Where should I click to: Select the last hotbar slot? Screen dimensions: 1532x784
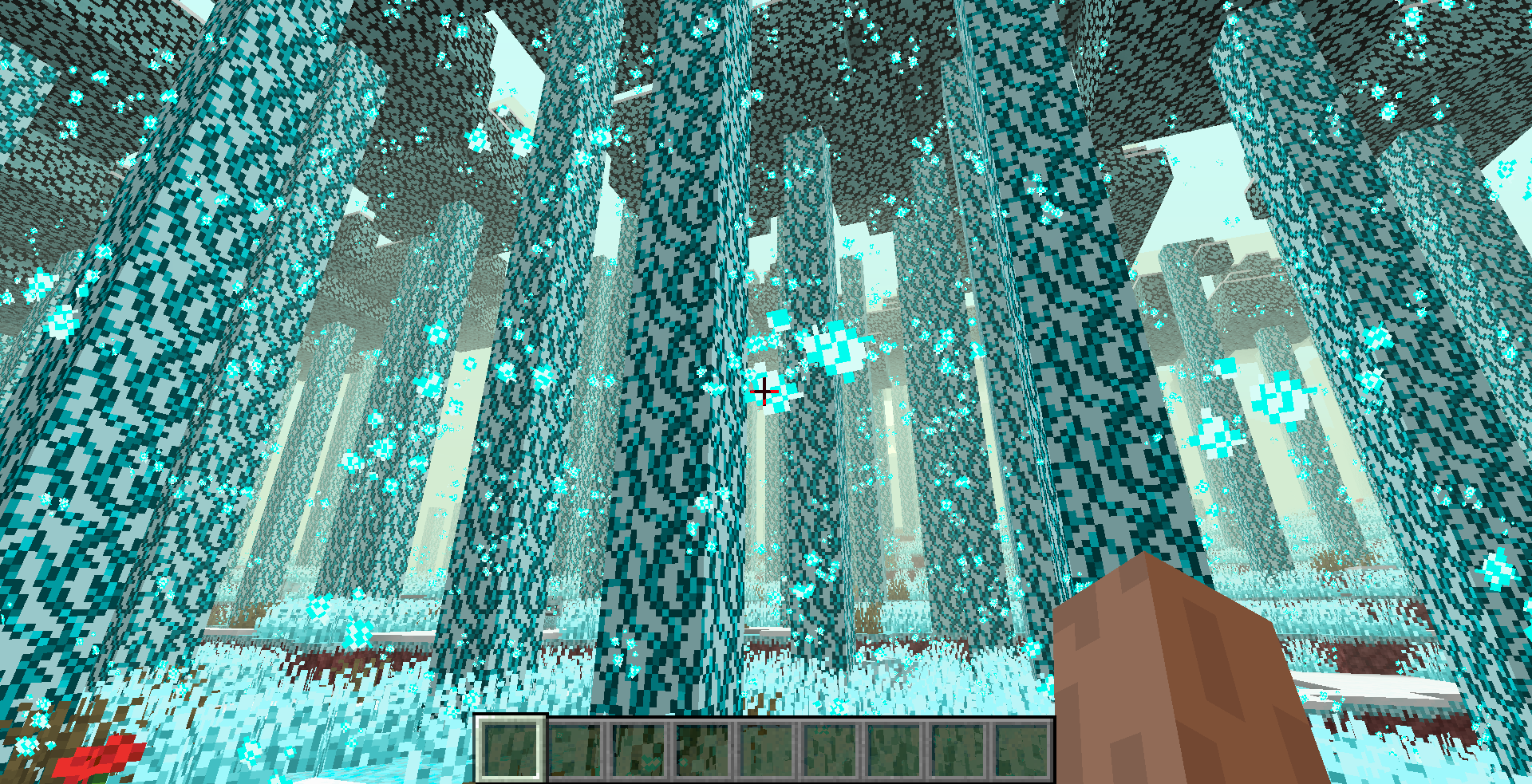[x=1022, y=750]
